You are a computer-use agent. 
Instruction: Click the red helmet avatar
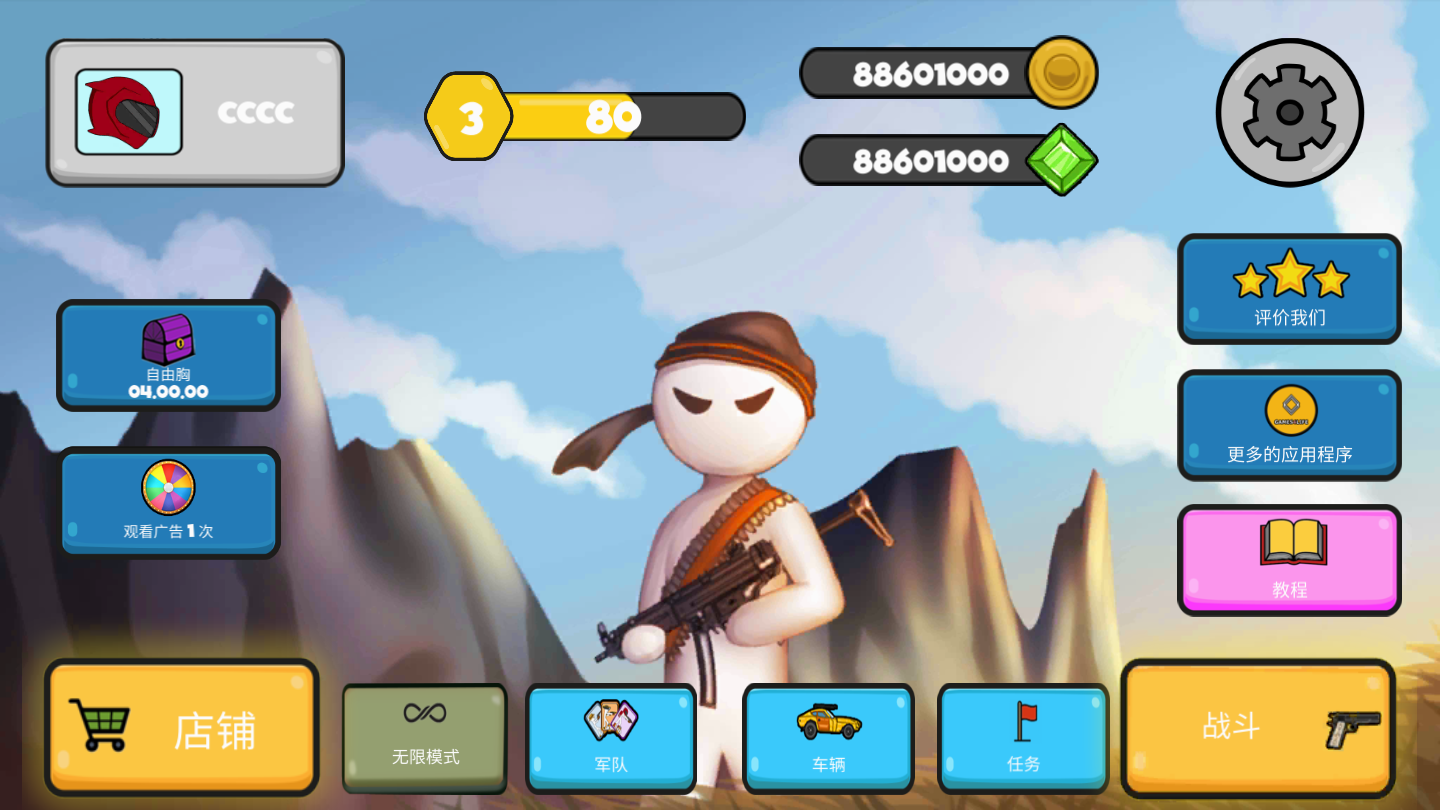[129, 112]
